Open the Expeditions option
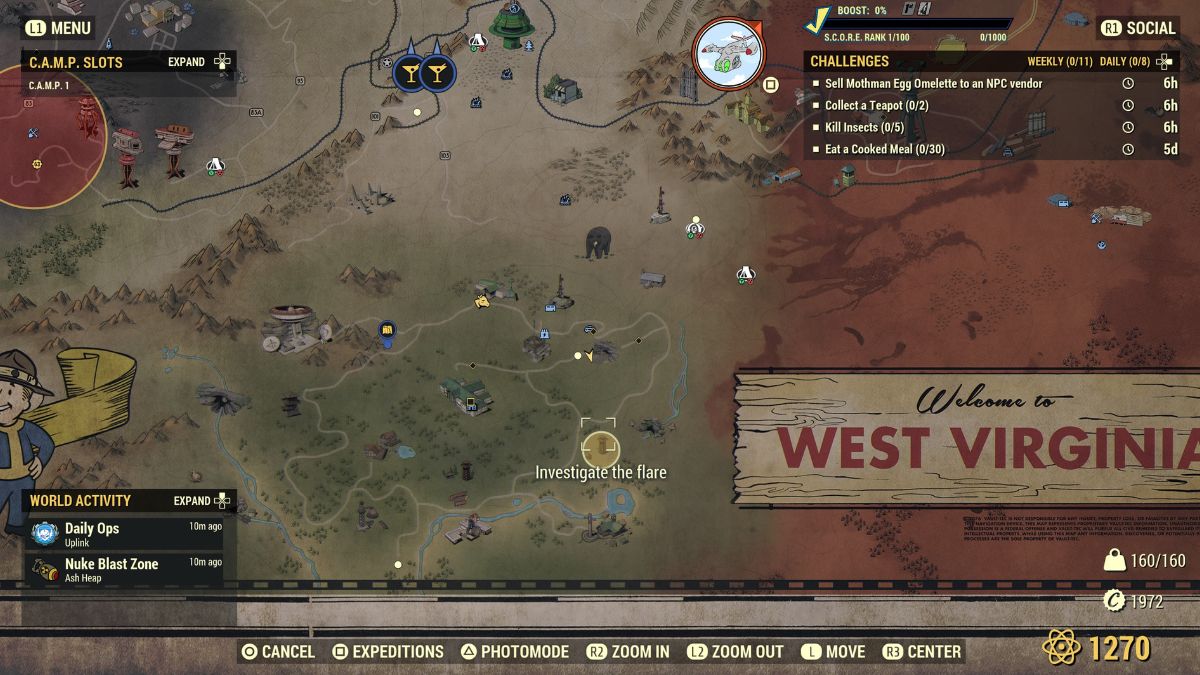 pos(387,652)
